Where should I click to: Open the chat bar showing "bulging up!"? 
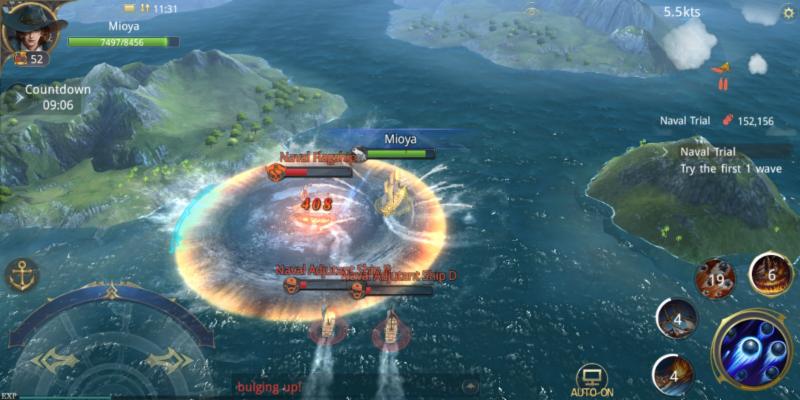coord(340,386)
